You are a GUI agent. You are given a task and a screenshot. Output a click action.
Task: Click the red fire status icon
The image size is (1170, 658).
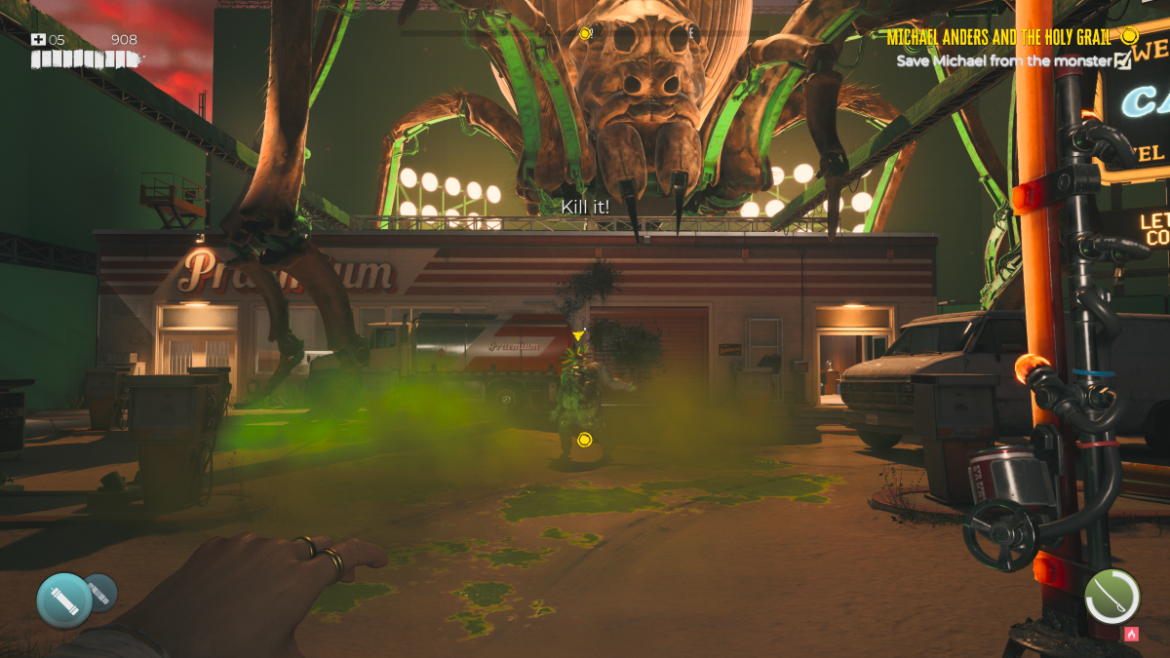[x=1131, y=634]
